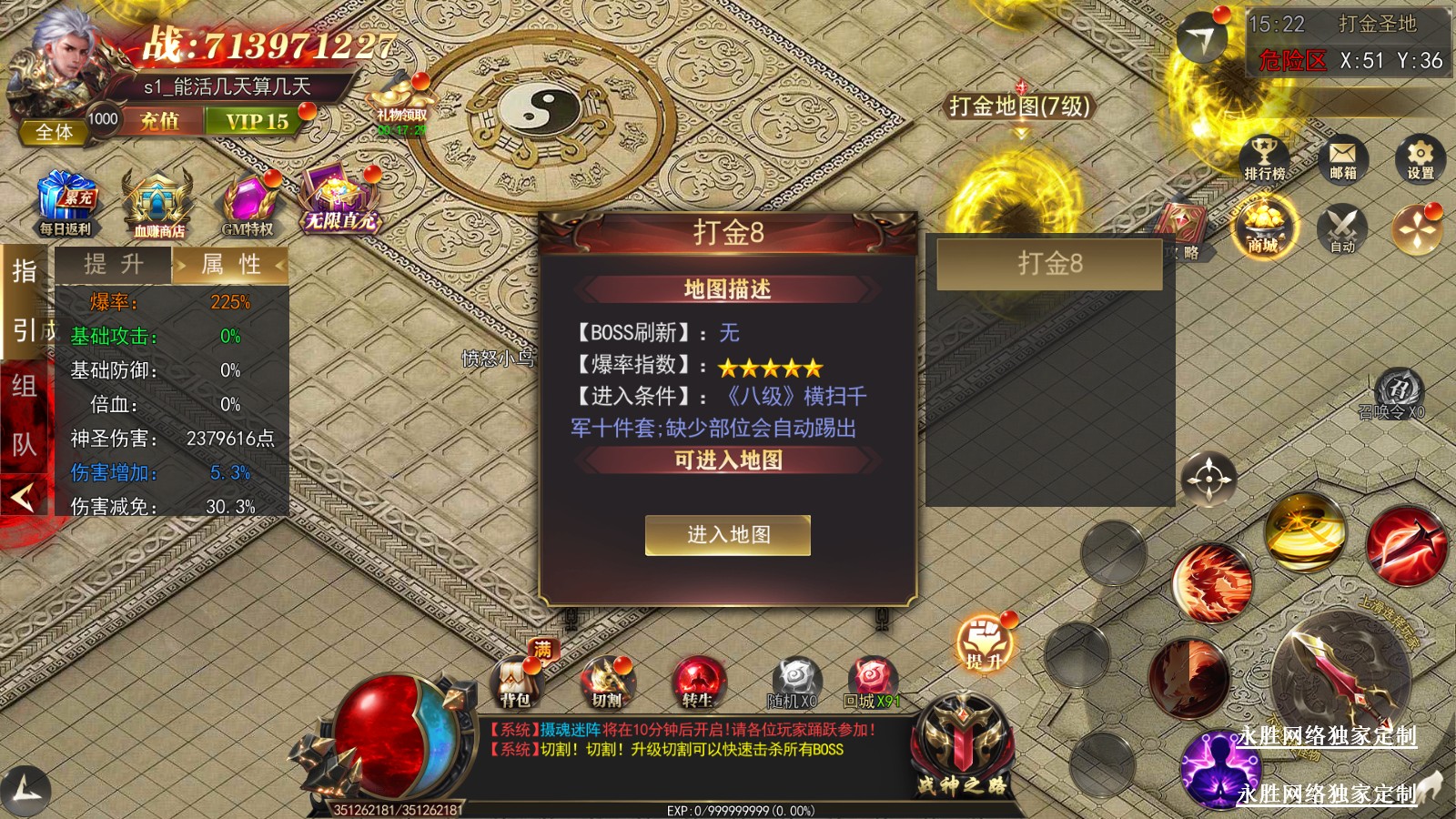Use the 回城 return-to-town scroll
The width and height of the screenshot is (1456, 819).
tap(872, 682)
